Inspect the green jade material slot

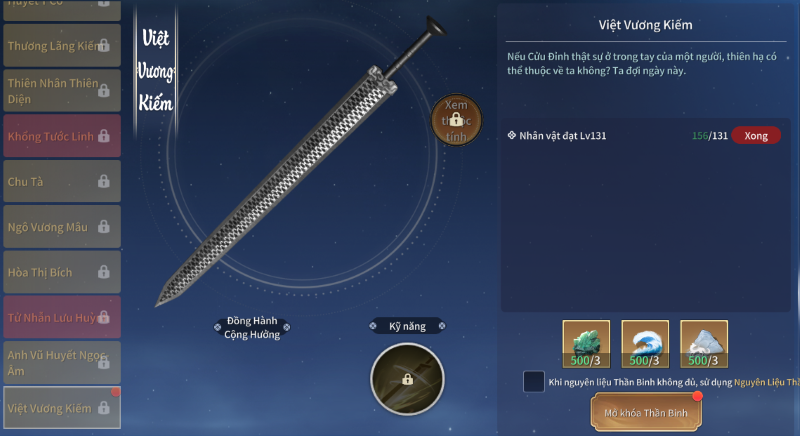click(x=586, y=345)
